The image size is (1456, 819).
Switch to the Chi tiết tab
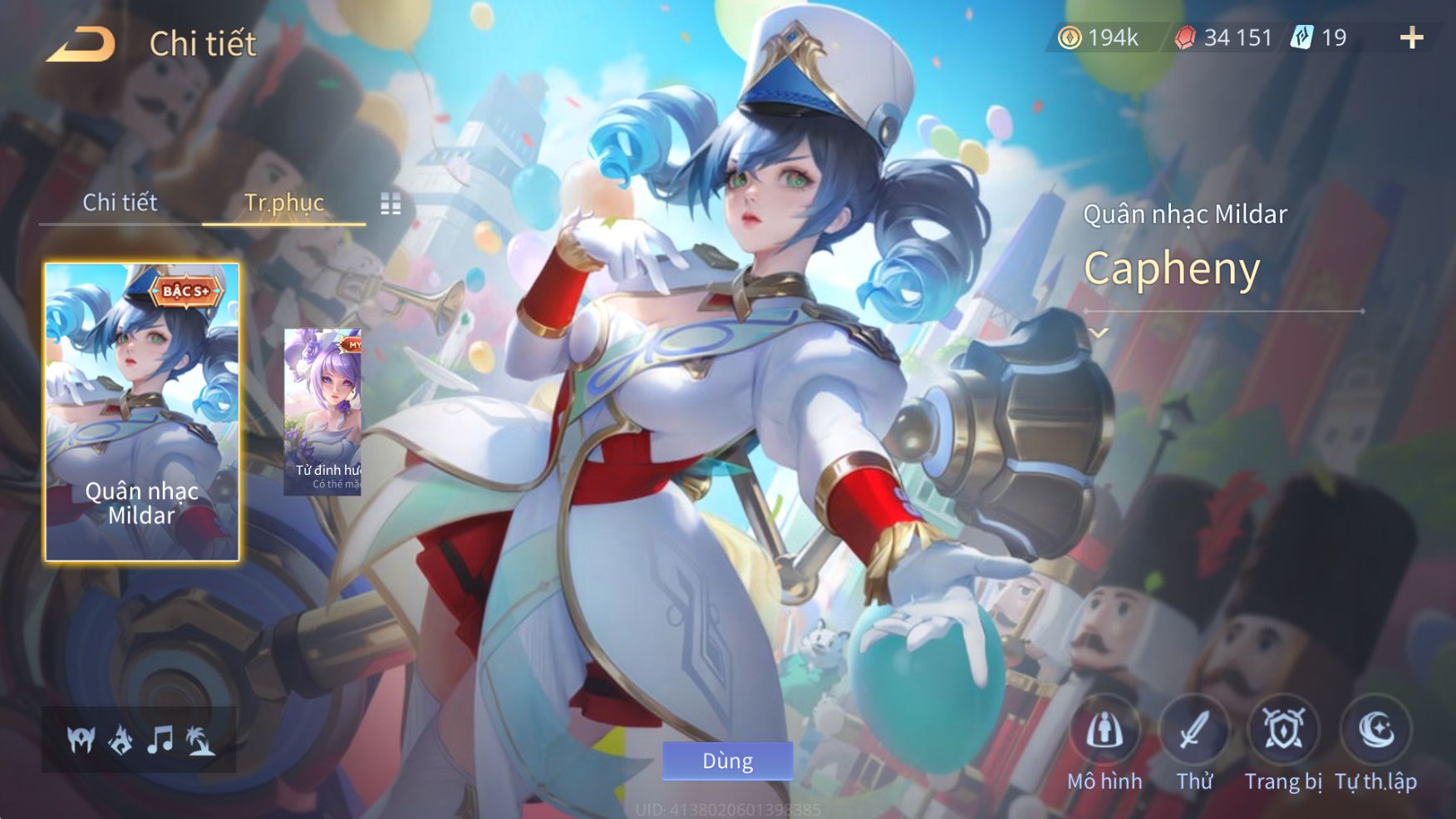[x=120, y=202]
